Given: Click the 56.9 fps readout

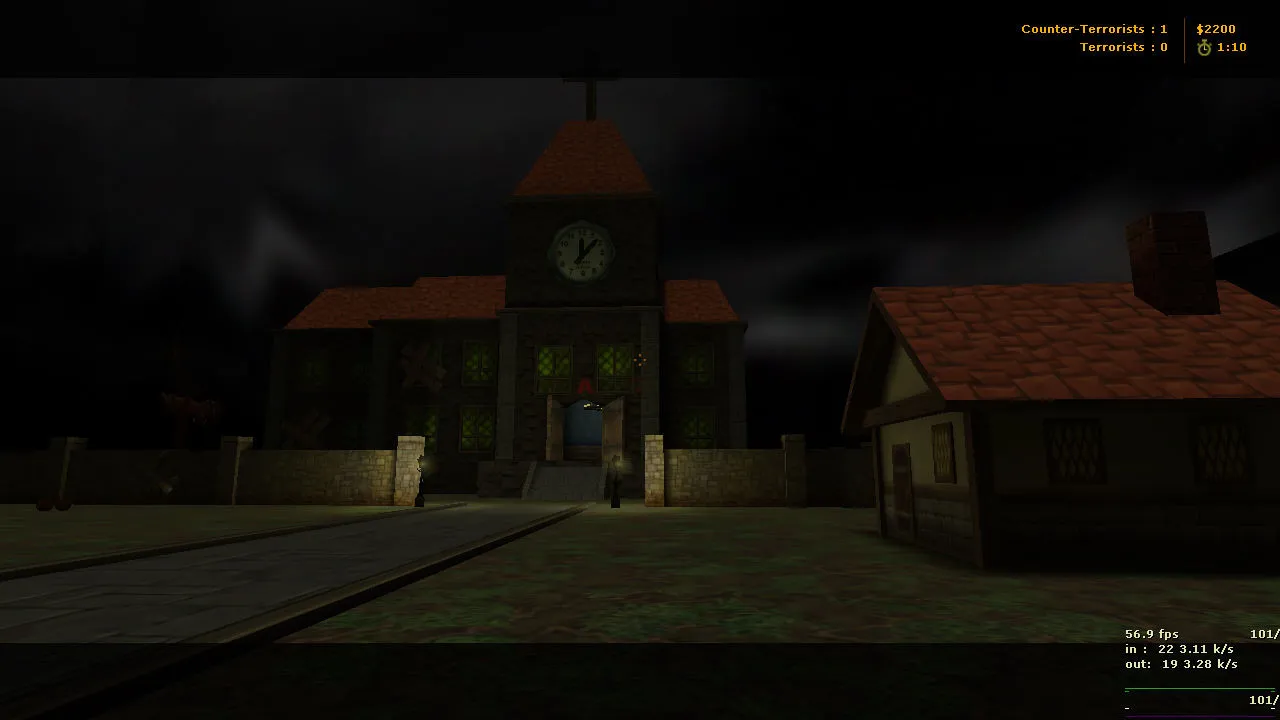Looking at the screenshot, I should tap(1152, 634).
